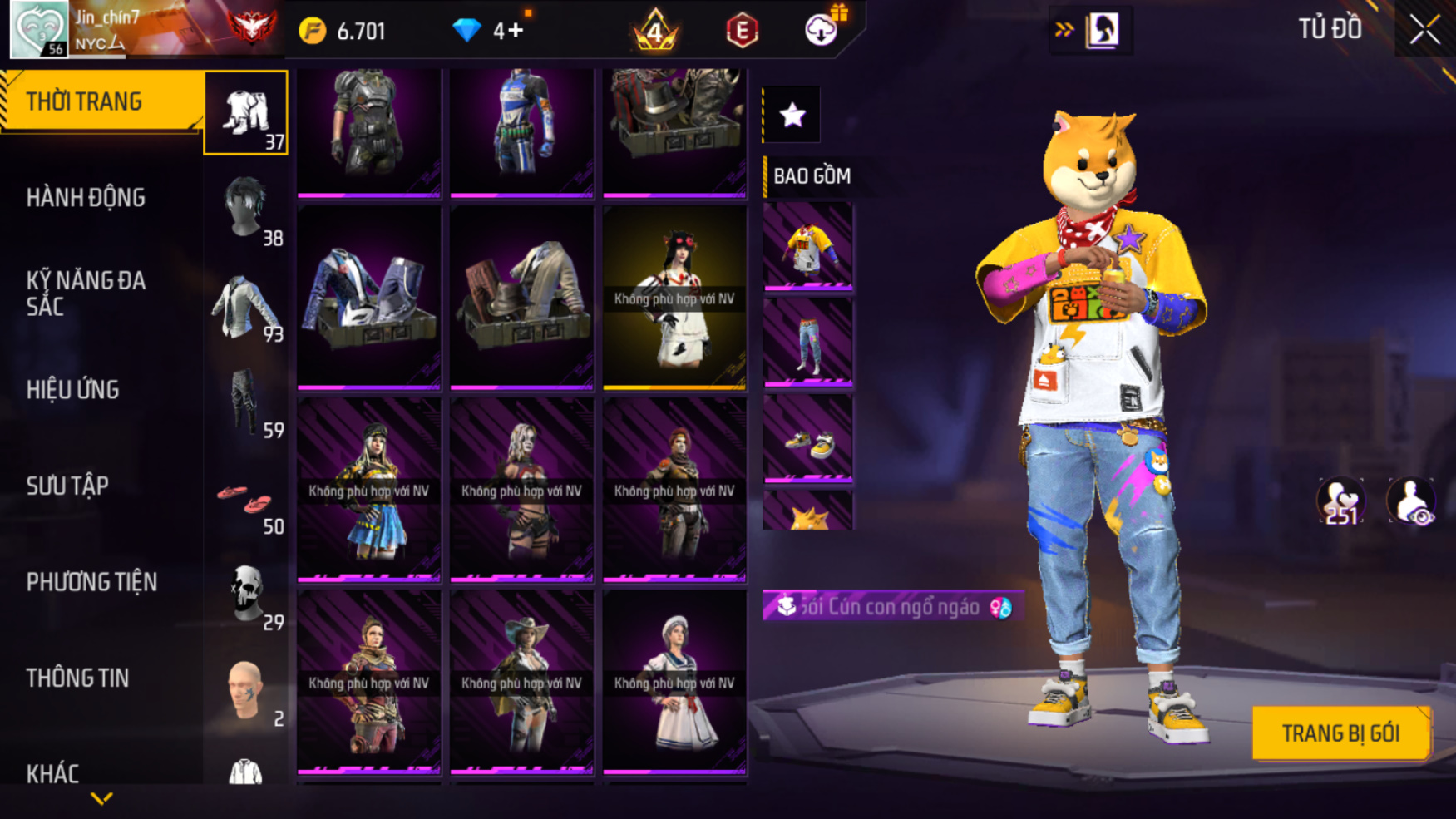Select the brown cowboy hat crate bundle
The image size is (1456, 819).
(x=521, y=298)
